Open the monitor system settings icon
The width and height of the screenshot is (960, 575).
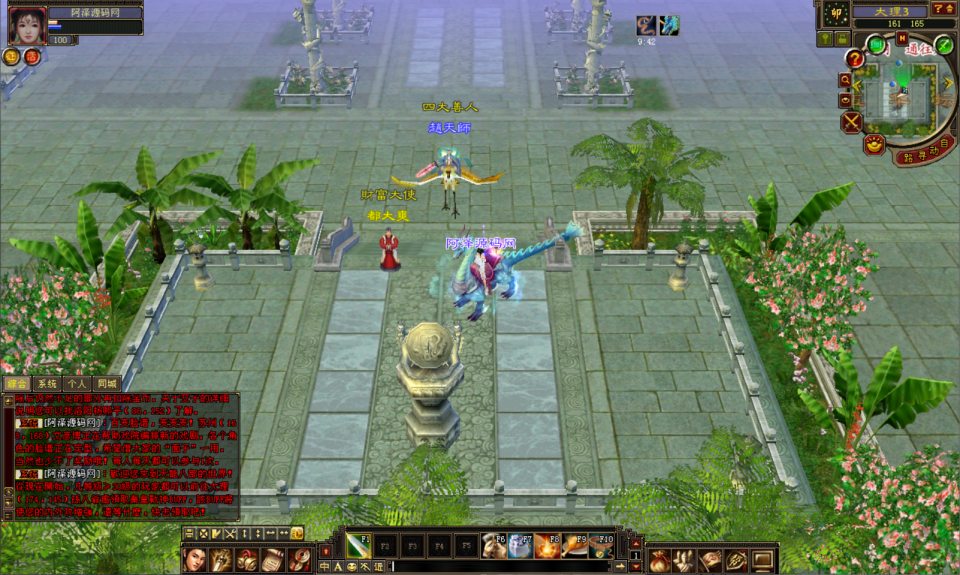[762, 560]
